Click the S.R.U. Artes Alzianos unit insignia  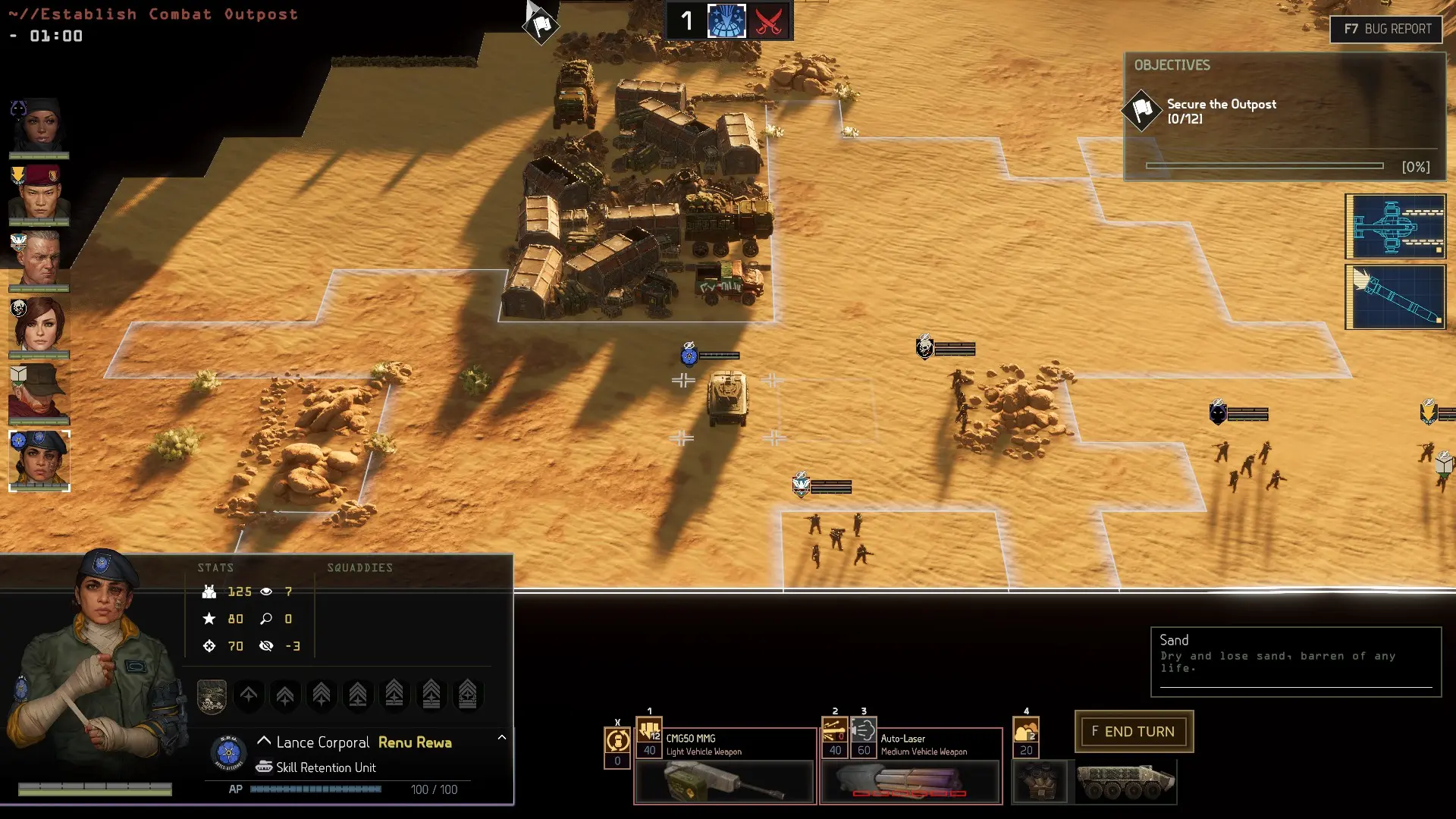click(227, 753)
